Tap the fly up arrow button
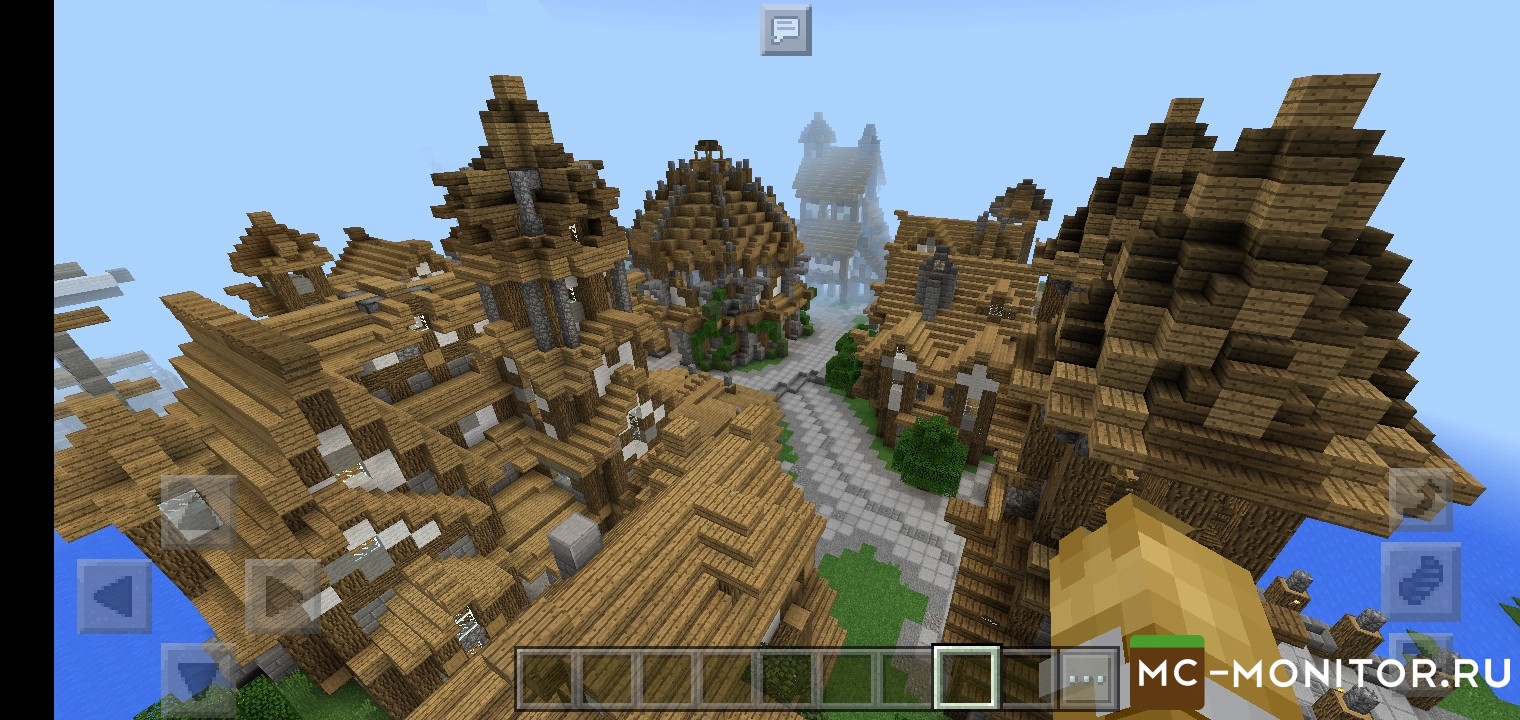Viewport: 1520px width, 720px height. click(1420, 500)
